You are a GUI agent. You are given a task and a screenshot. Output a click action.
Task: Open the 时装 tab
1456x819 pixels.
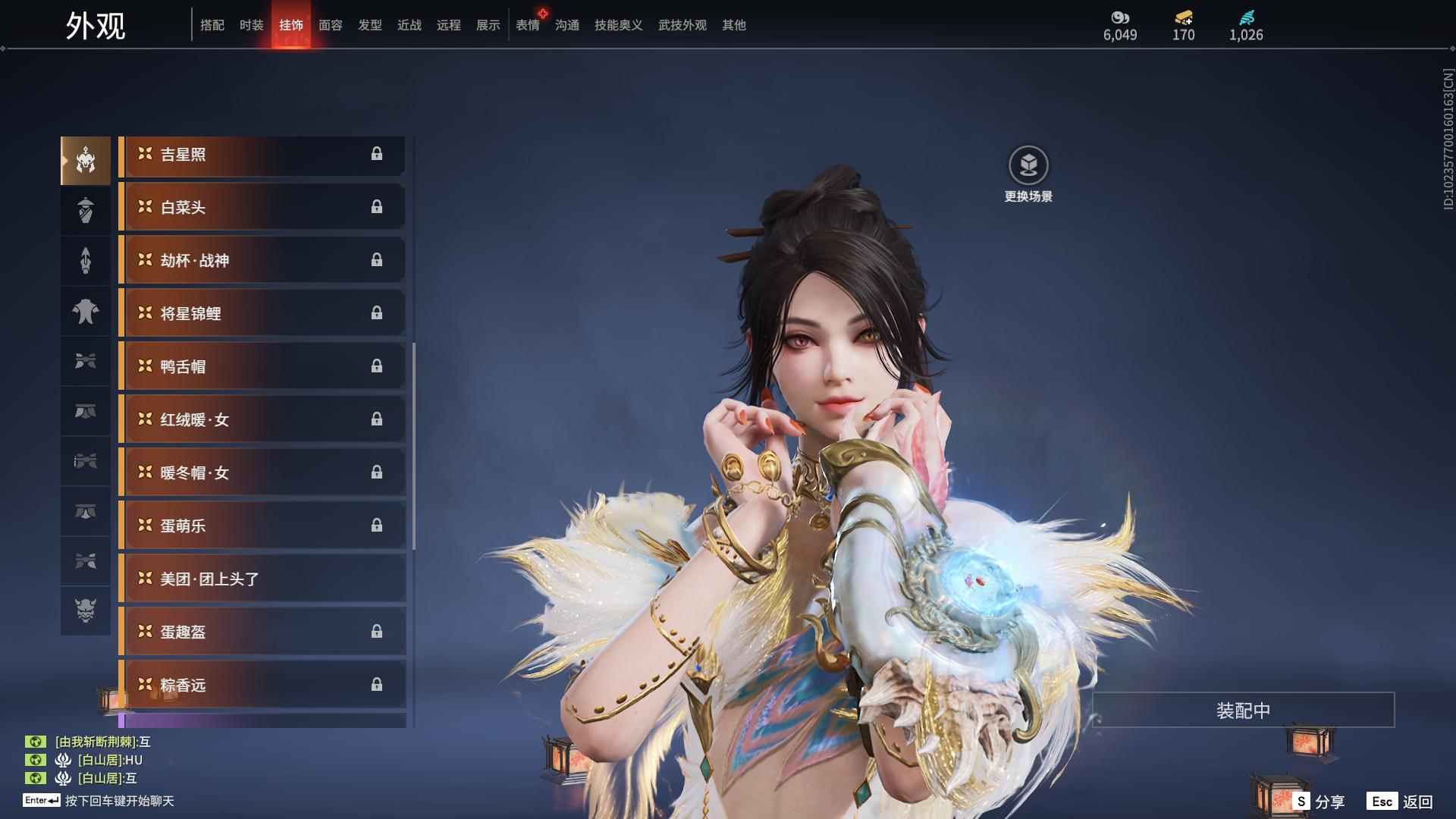coord(252,25)
